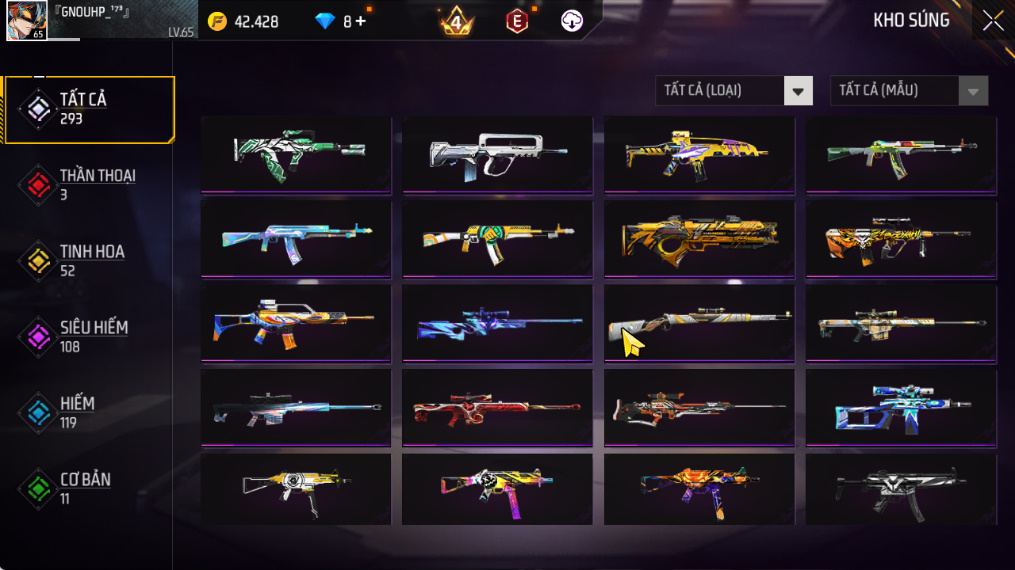Pick the red Kar98k rifle skin

(x=497, y=408)
